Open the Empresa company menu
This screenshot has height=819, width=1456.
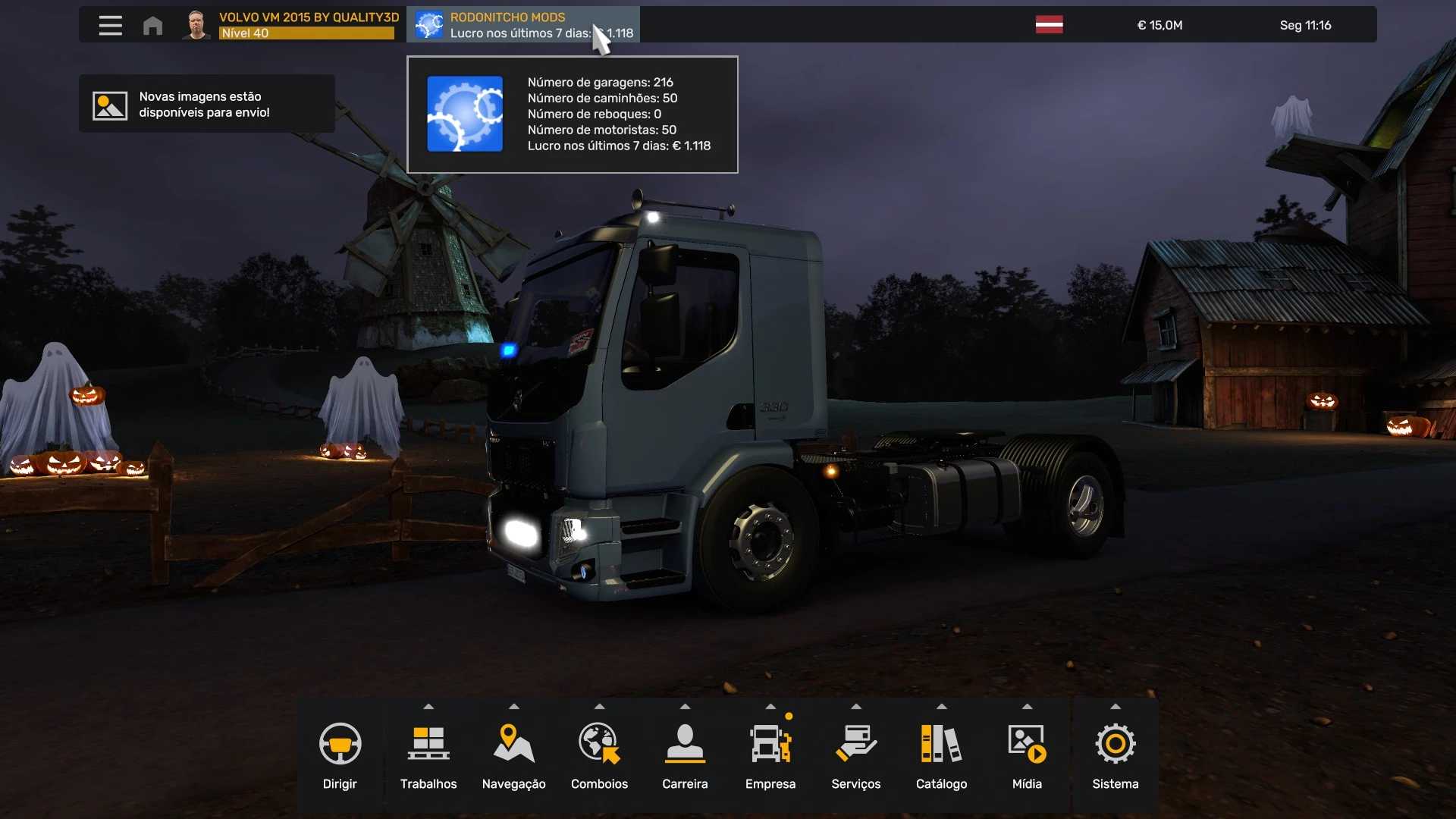(x=770, y=755)
